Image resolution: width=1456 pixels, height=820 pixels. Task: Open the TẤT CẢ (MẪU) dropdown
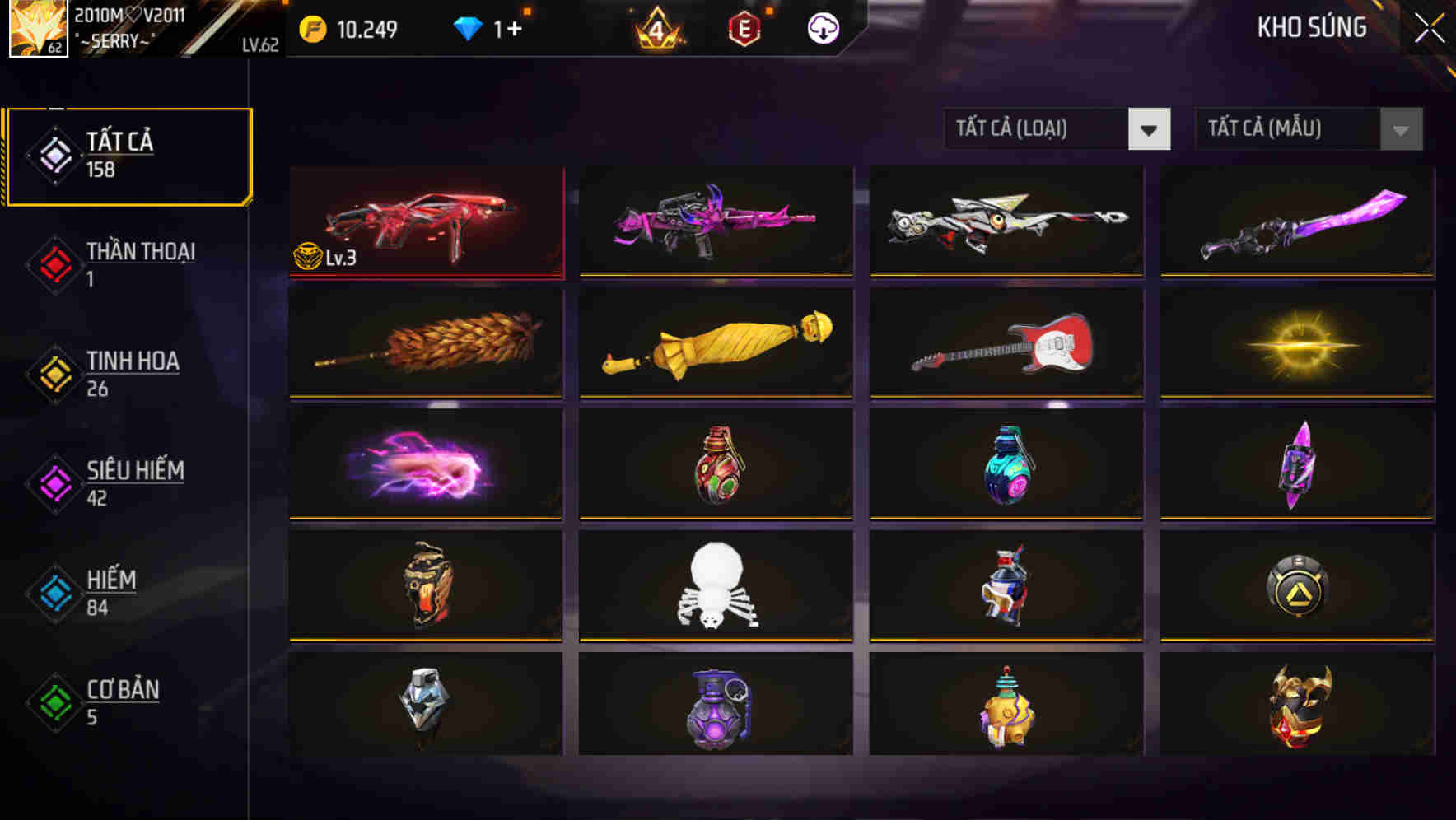(x=1289, y=129)
